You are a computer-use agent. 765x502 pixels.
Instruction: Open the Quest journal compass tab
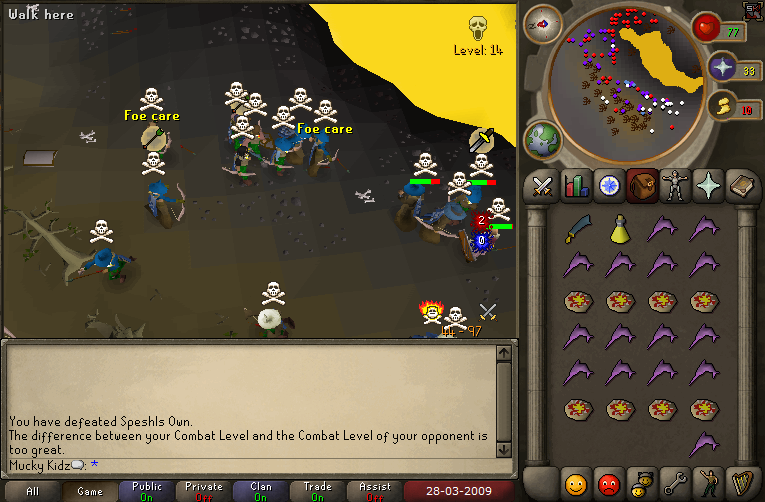click(607, 186)
